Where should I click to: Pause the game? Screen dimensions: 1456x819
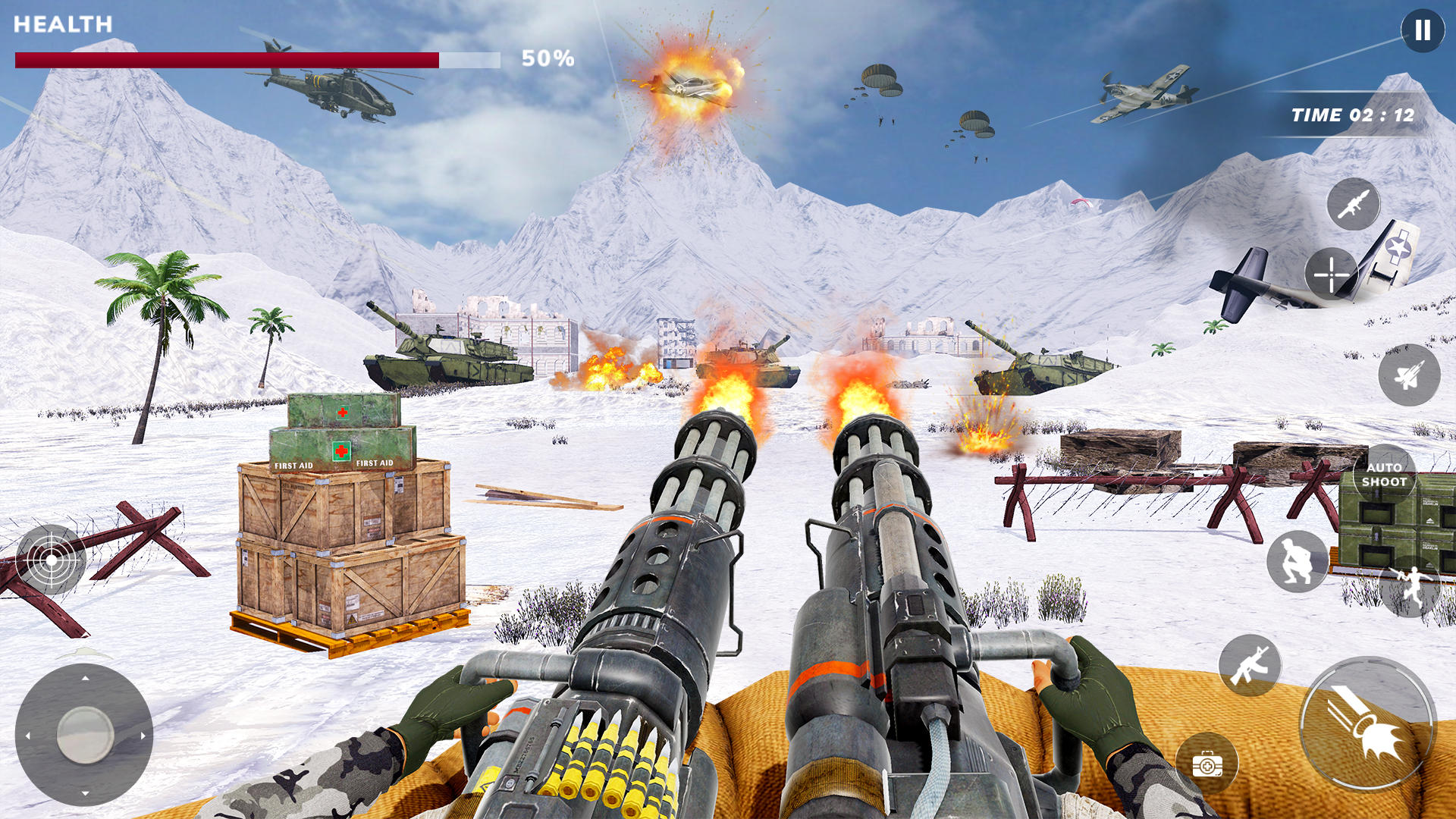point(1422,30)
